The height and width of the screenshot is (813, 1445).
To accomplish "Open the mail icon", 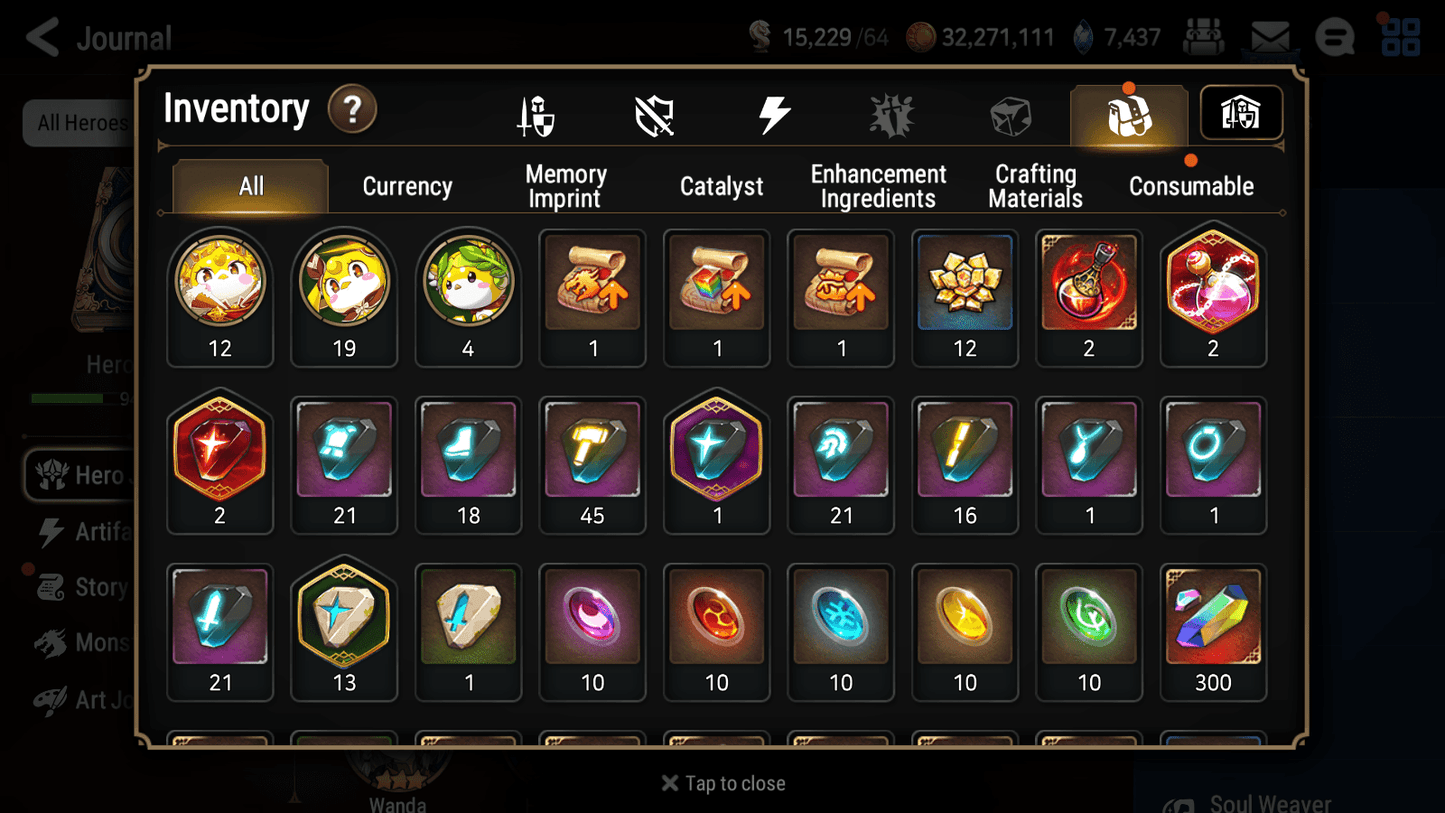I will 1270,36.
